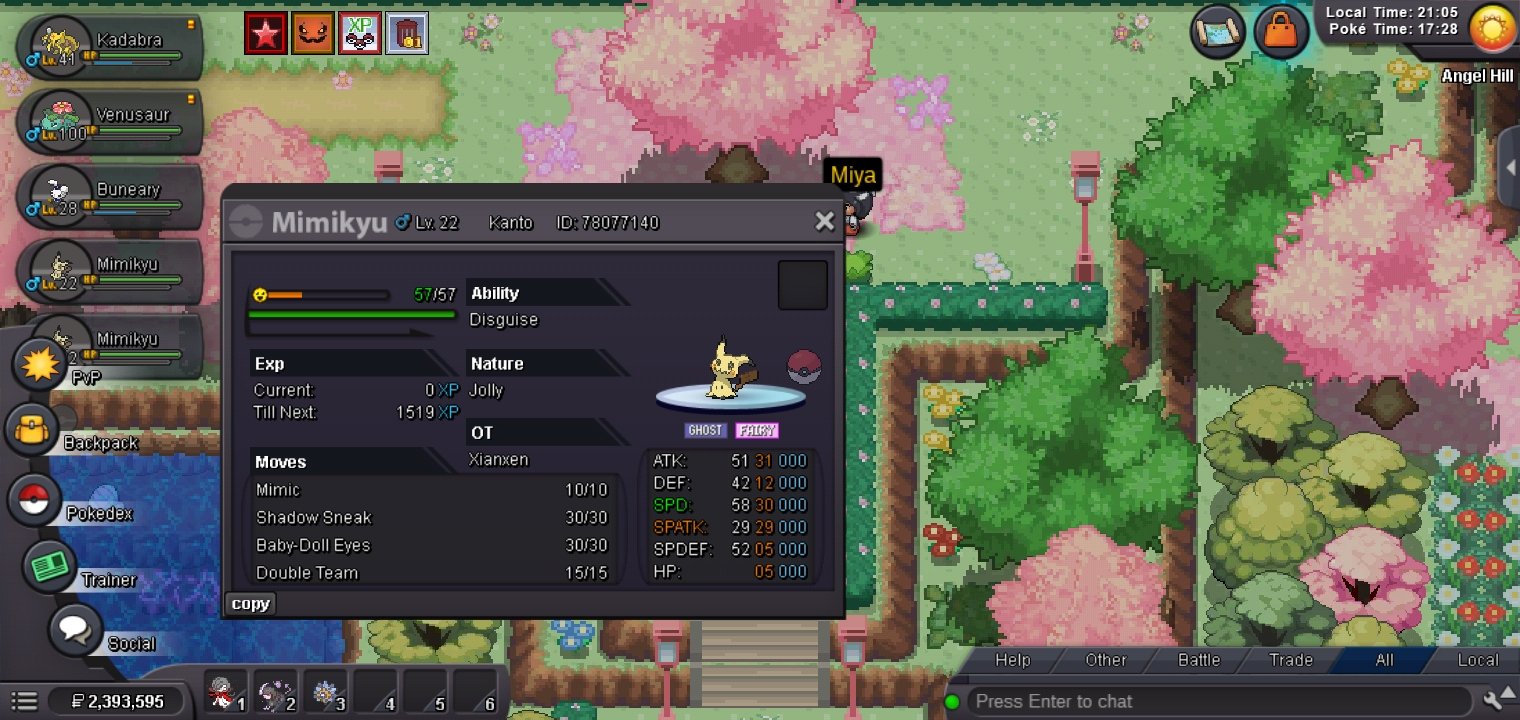
Task: Switch to the Trade chat tab
Action: pos(1290,660)
